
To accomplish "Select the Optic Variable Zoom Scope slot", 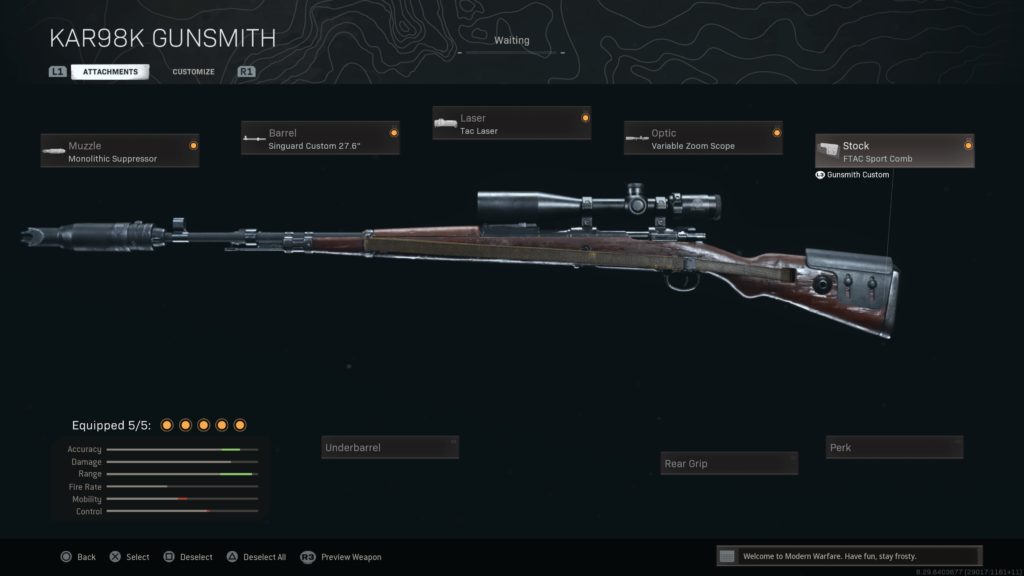I will [x=702, y=138].
